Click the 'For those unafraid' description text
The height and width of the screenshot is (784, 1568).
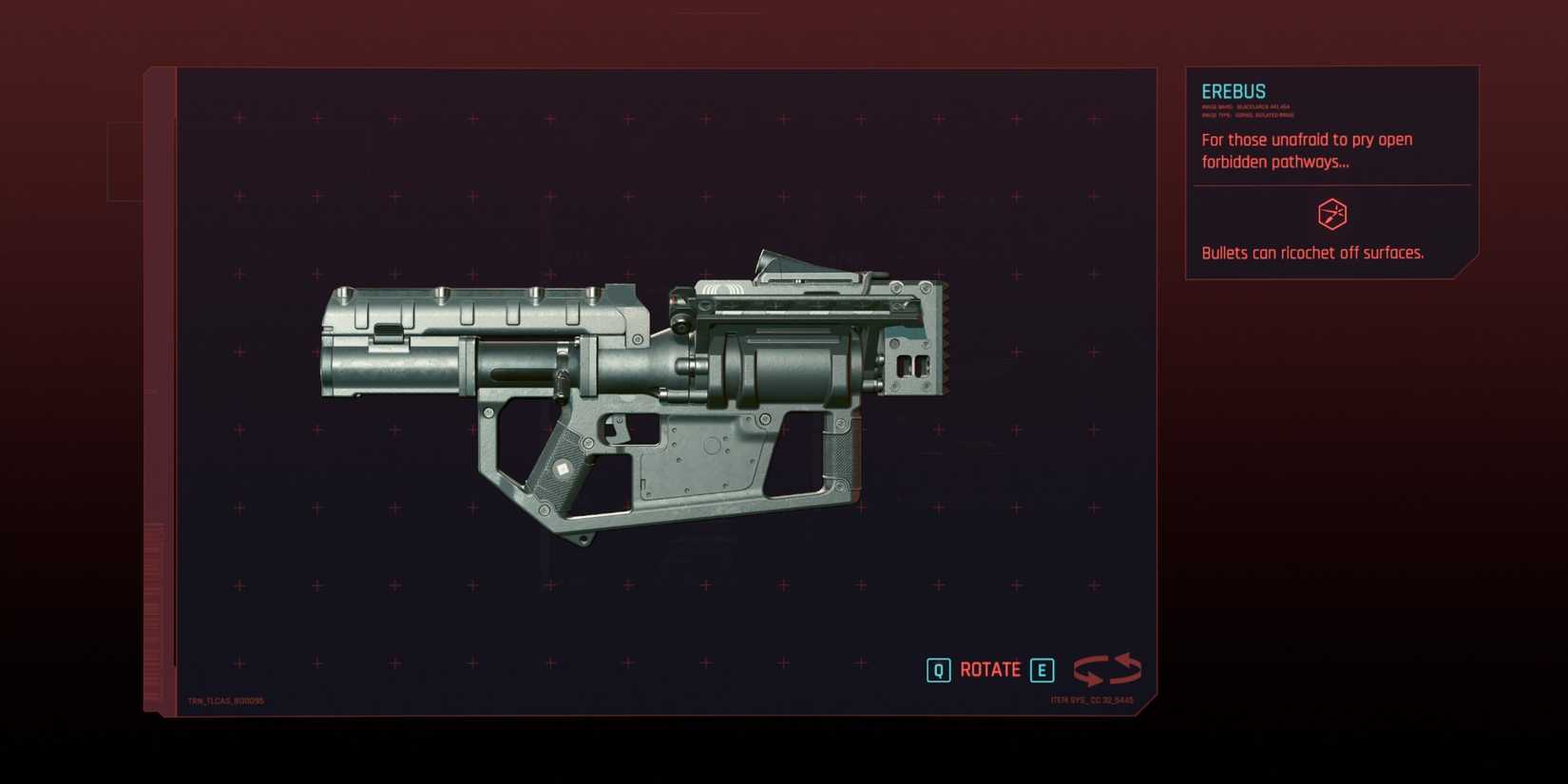pos(1307,150)
